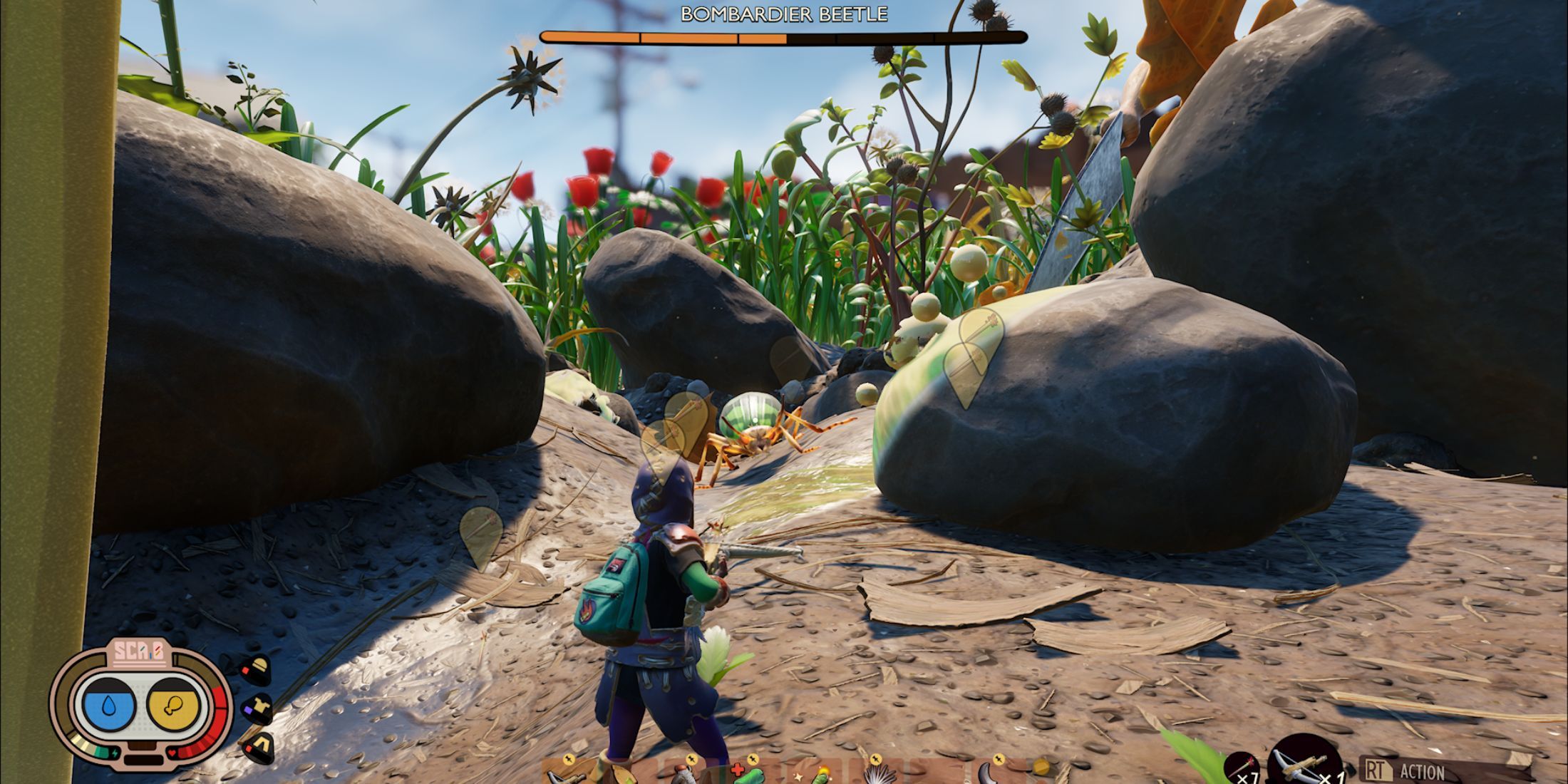1568x784 pixels.
Task: Click the chest armor durability icon
Action: coord(257,708)
